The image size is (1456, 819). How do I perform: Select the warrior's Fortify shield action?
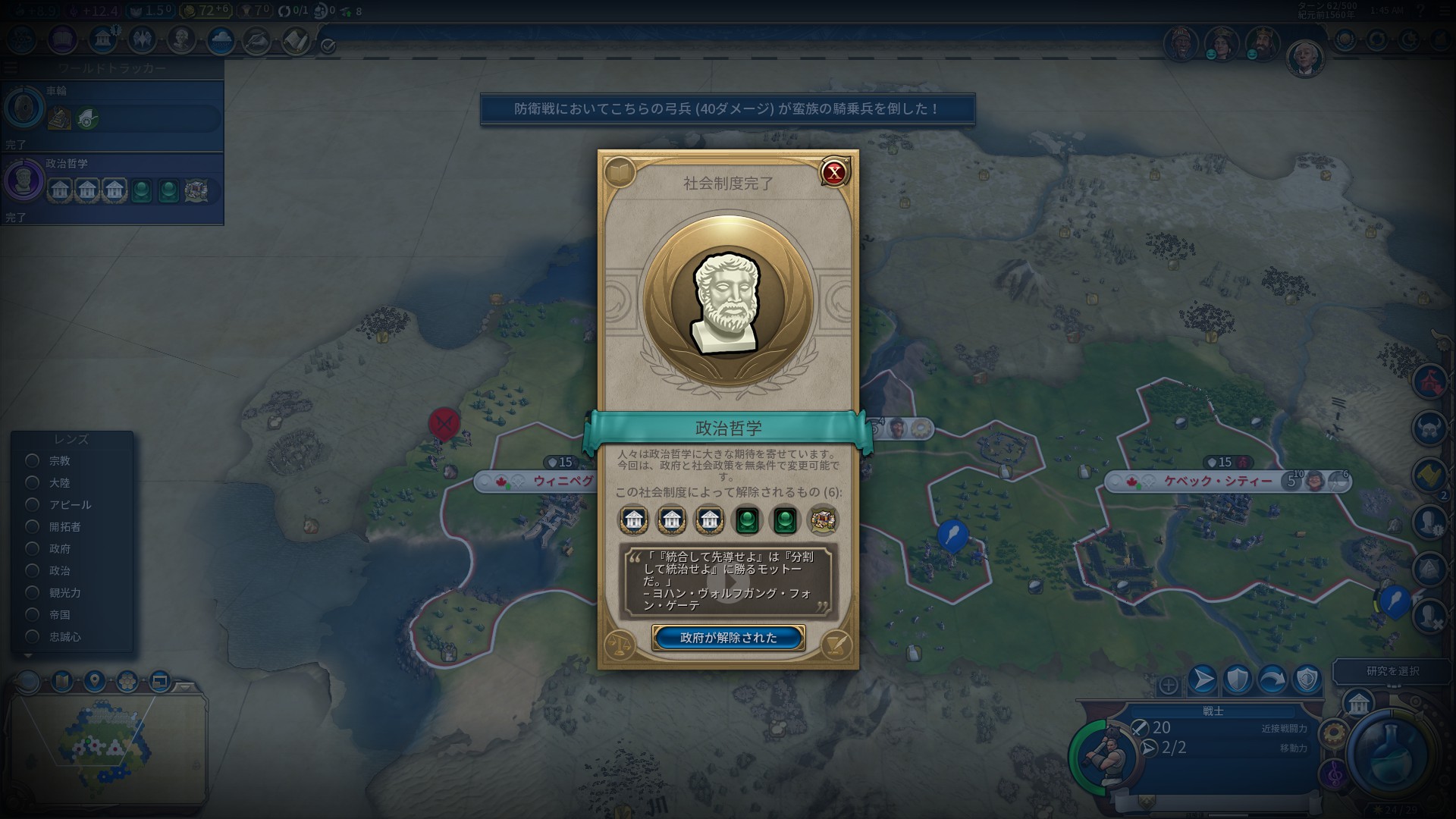coord(1238,679)
